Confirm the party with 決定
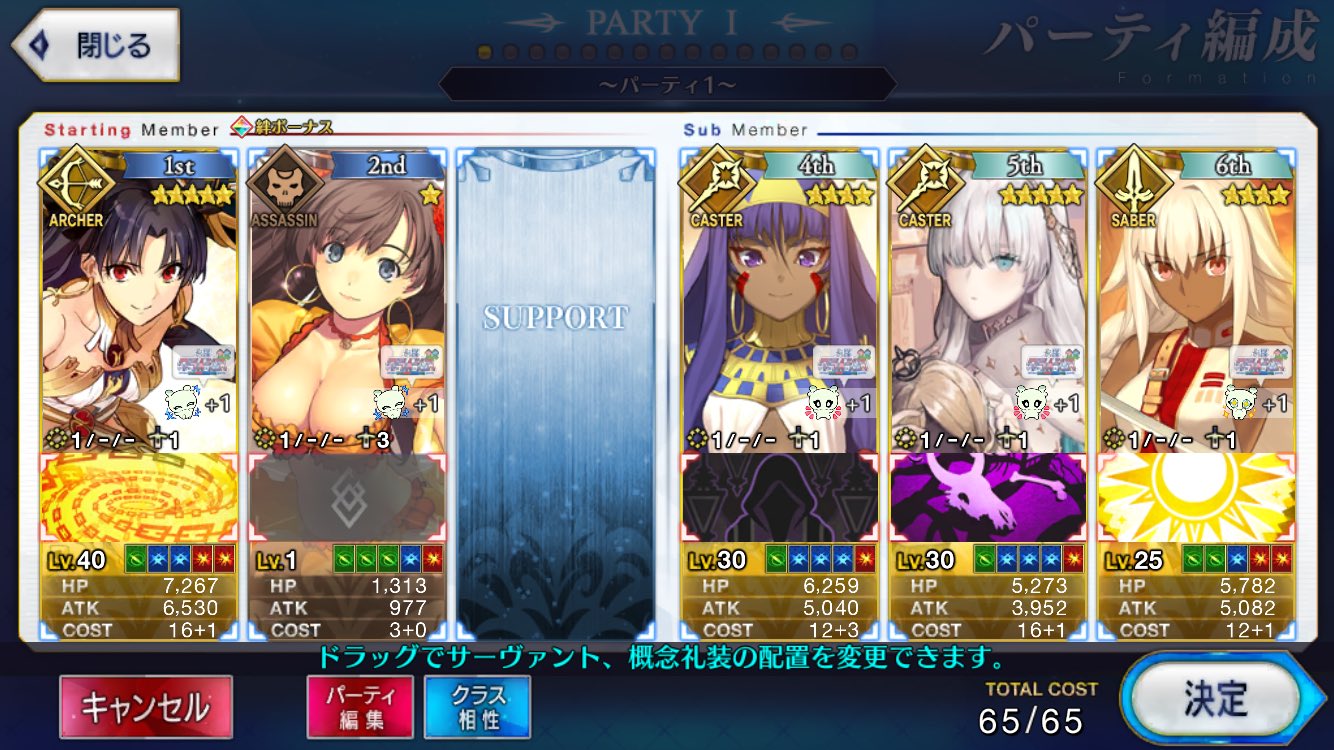 pos(1217,699)
